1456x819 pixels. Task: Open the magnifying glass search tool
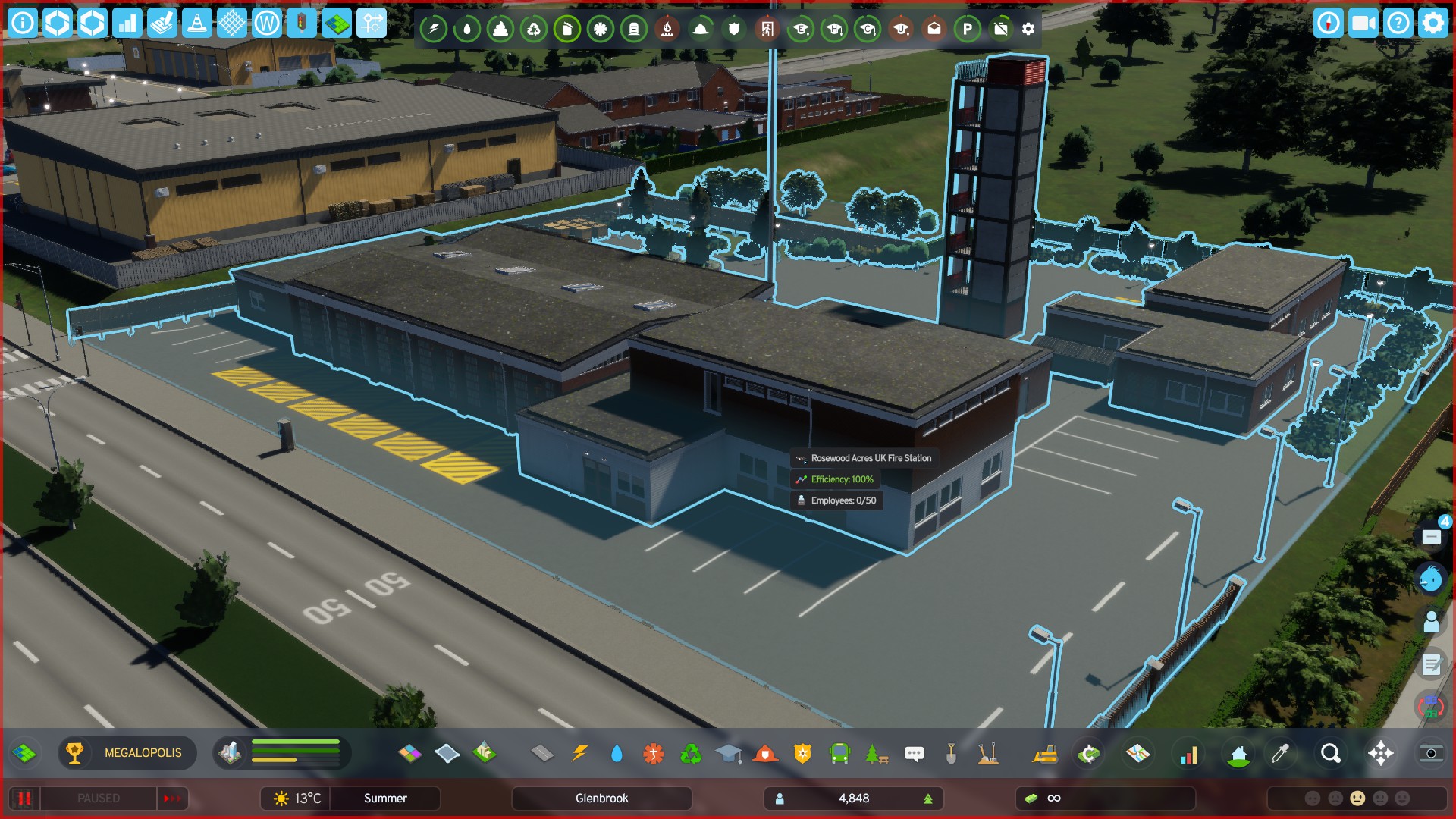(1330, 754)
